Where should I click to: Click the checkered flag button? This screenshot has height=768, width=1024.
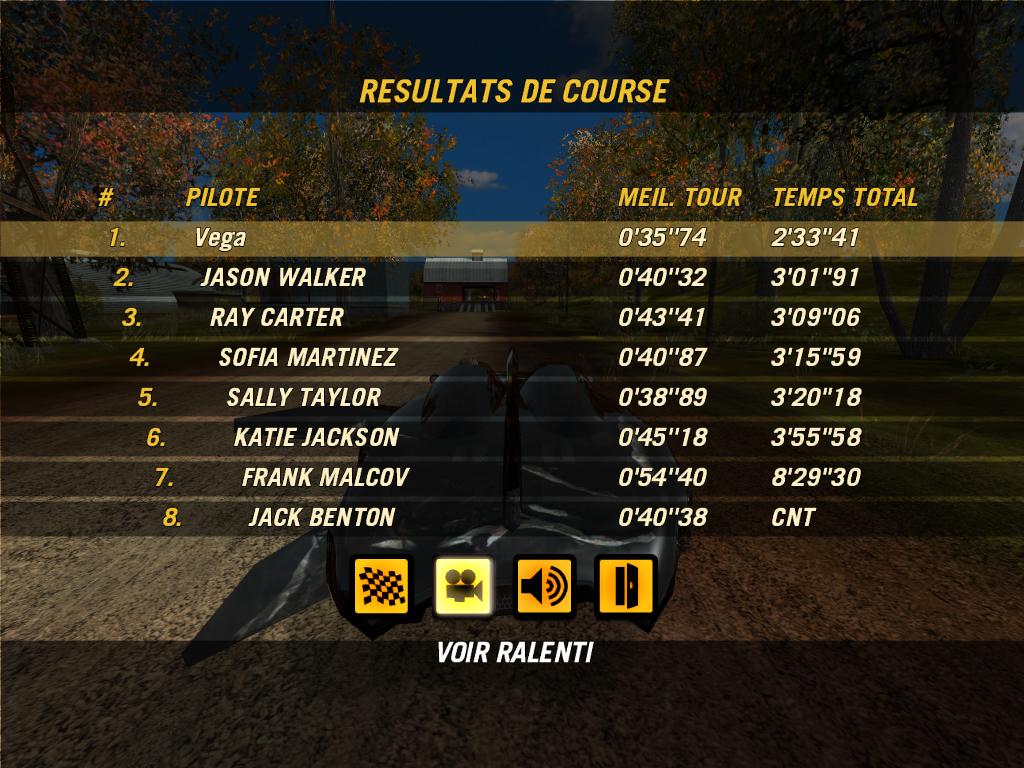[x=381, y=585]
